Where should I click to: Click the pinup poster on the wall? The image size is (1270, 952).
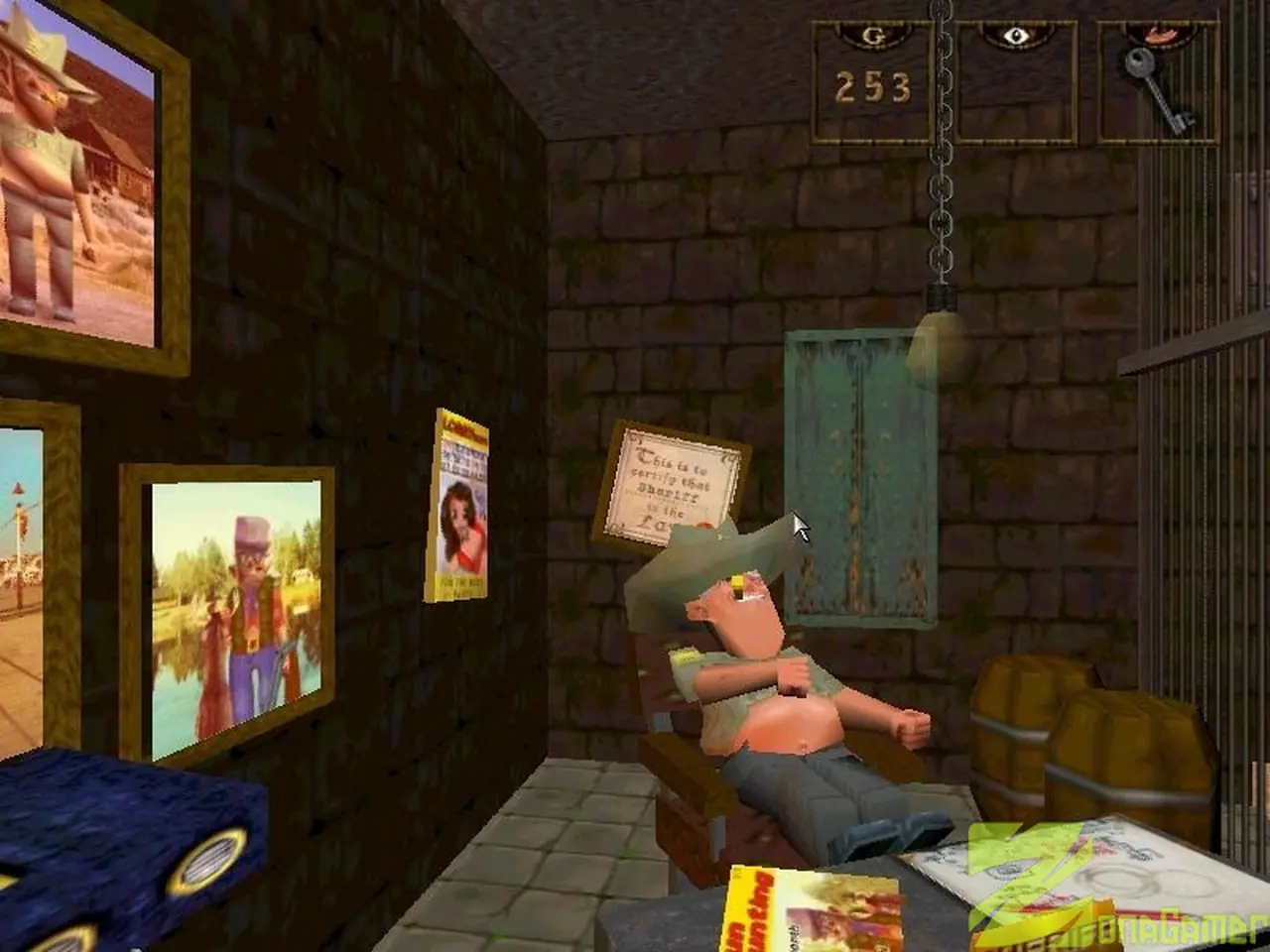[x=459, y=506]
